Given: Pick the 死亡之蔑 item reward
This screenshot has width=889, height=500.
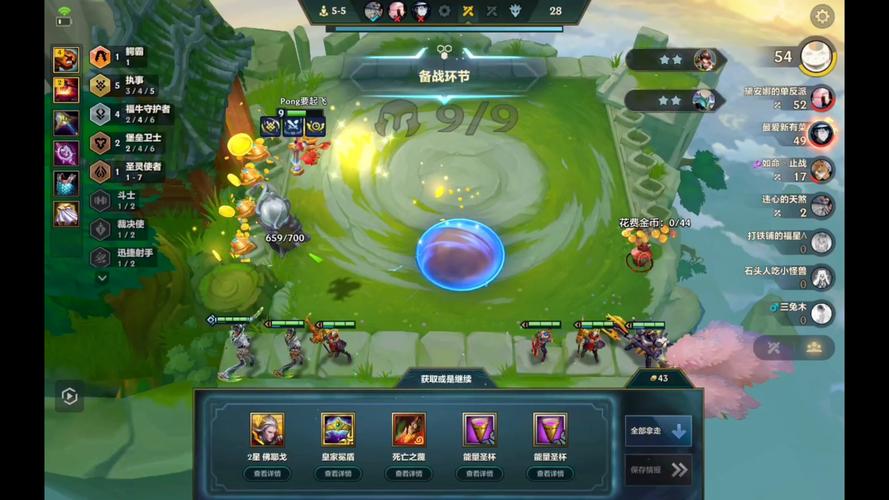Looking at the screenshot, I should [x=408, y=430].
